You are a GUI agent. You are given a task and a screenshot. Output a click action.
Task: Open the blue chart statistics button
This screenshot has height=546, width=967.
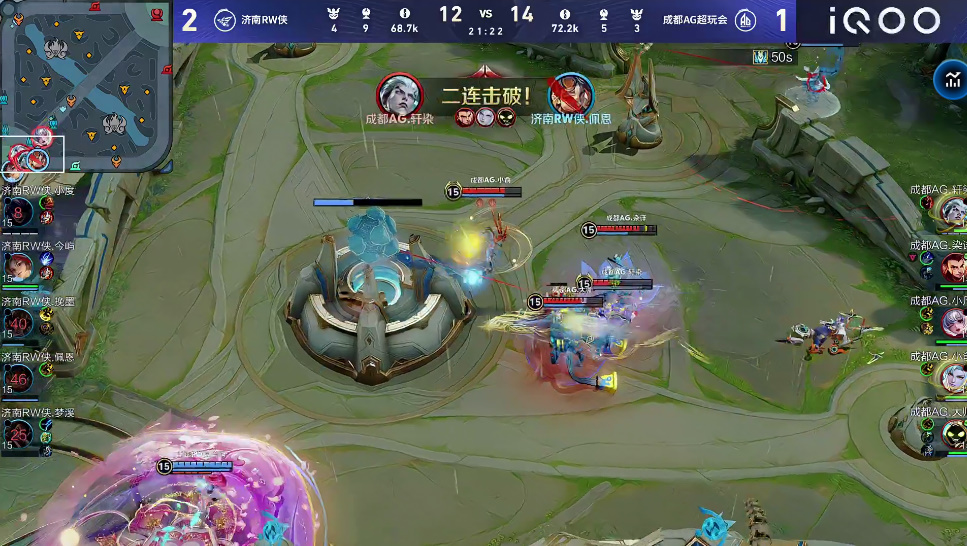click(947, 79)
